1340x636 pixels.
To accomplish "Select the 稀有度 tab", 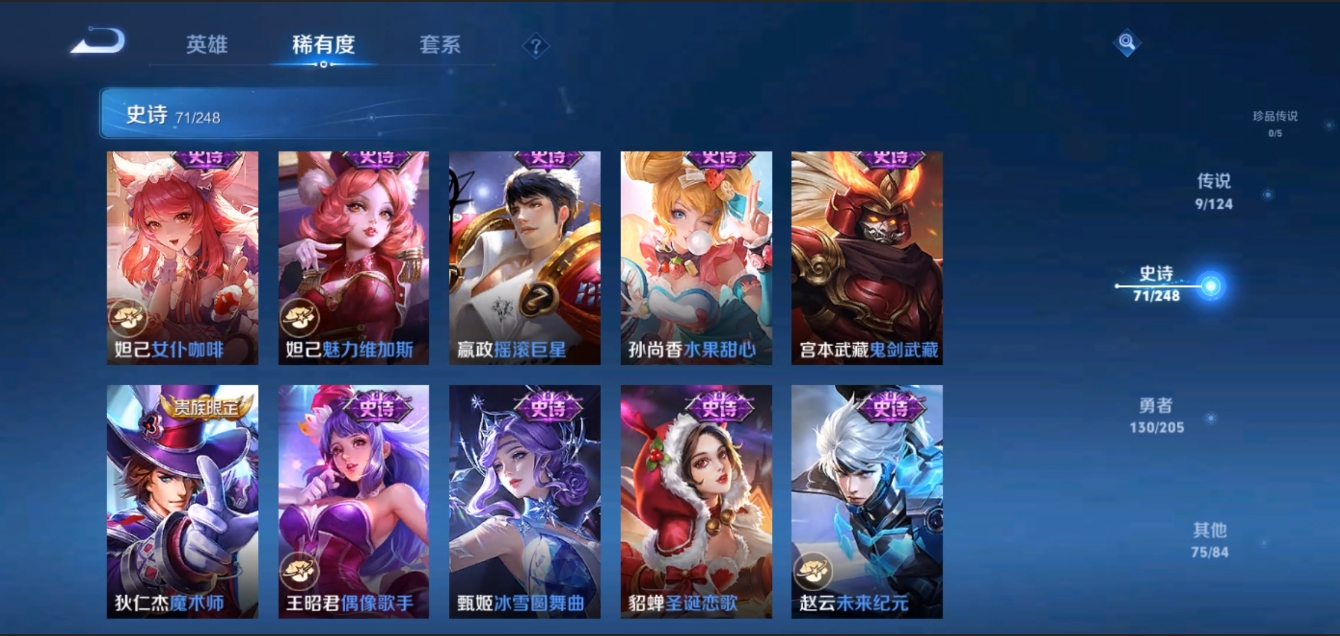I will [x=323, y=45].
